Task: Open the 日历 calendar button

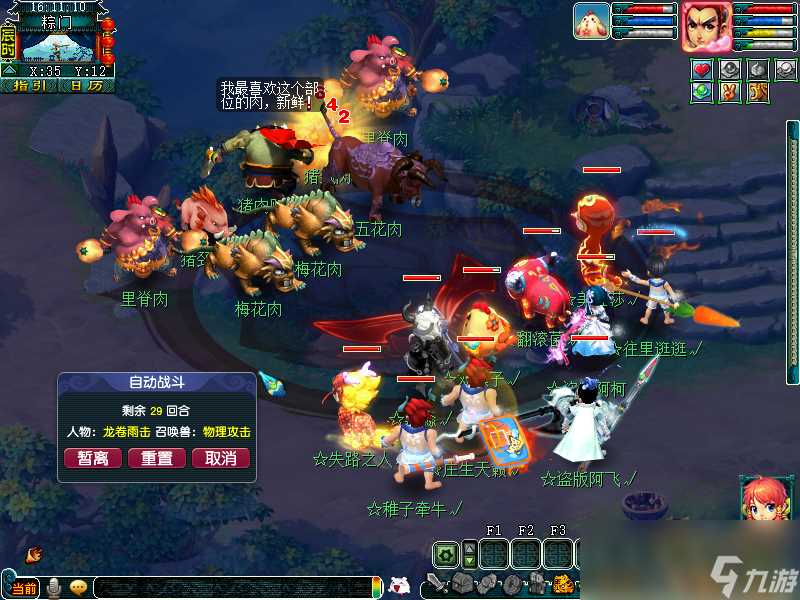Action: pos(86,85)
